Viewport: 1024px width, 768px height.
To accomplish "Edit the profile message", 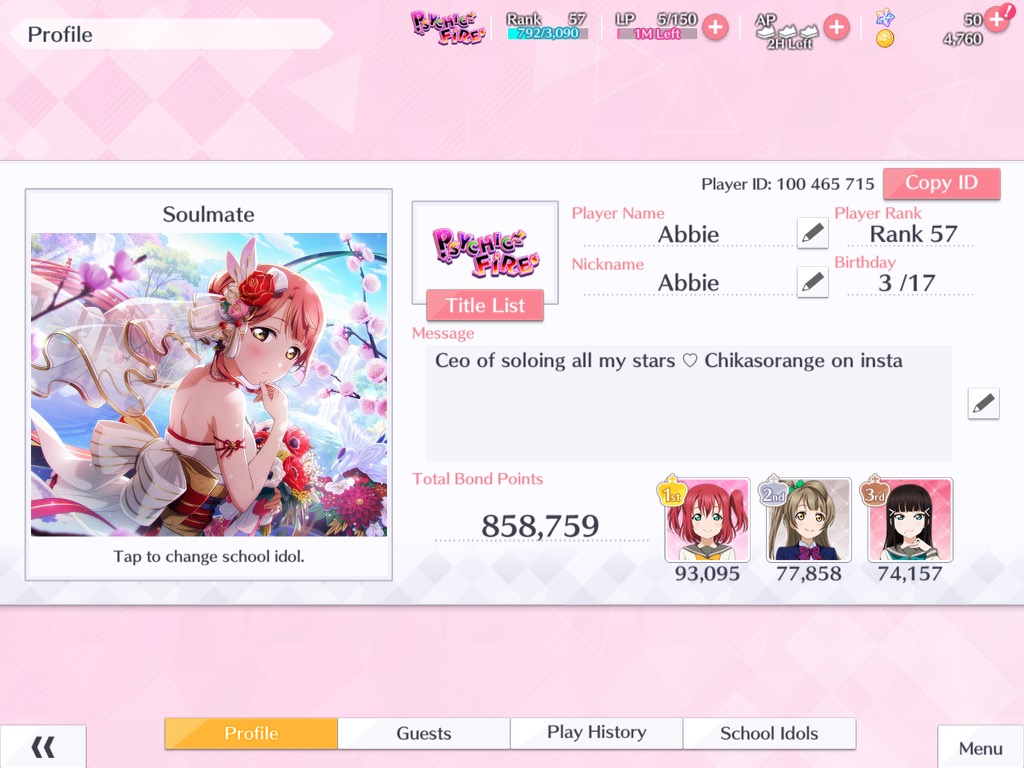I will point(983,403).
